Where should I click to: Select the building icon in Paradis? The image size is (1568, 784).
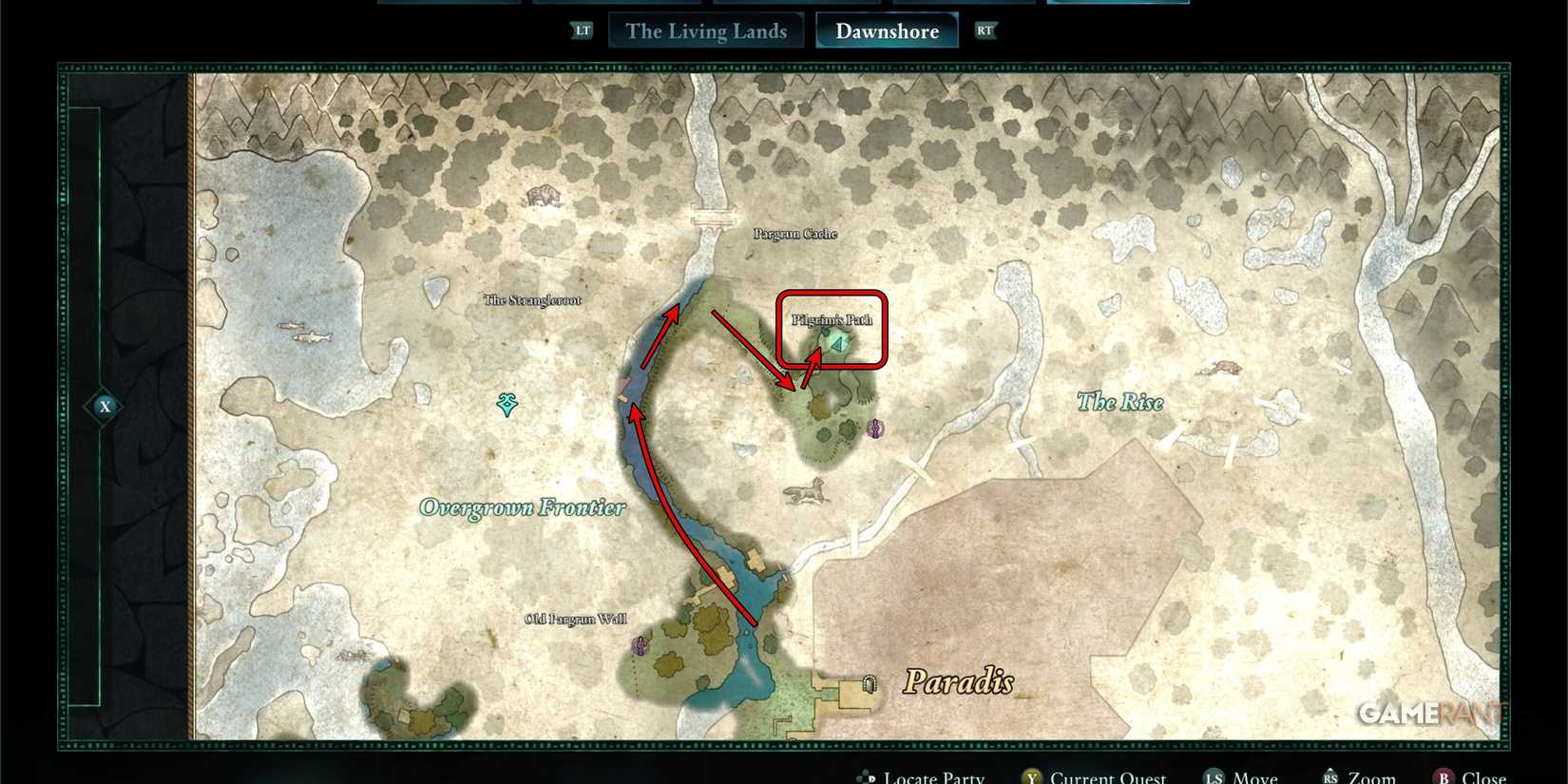pos(870,682)
